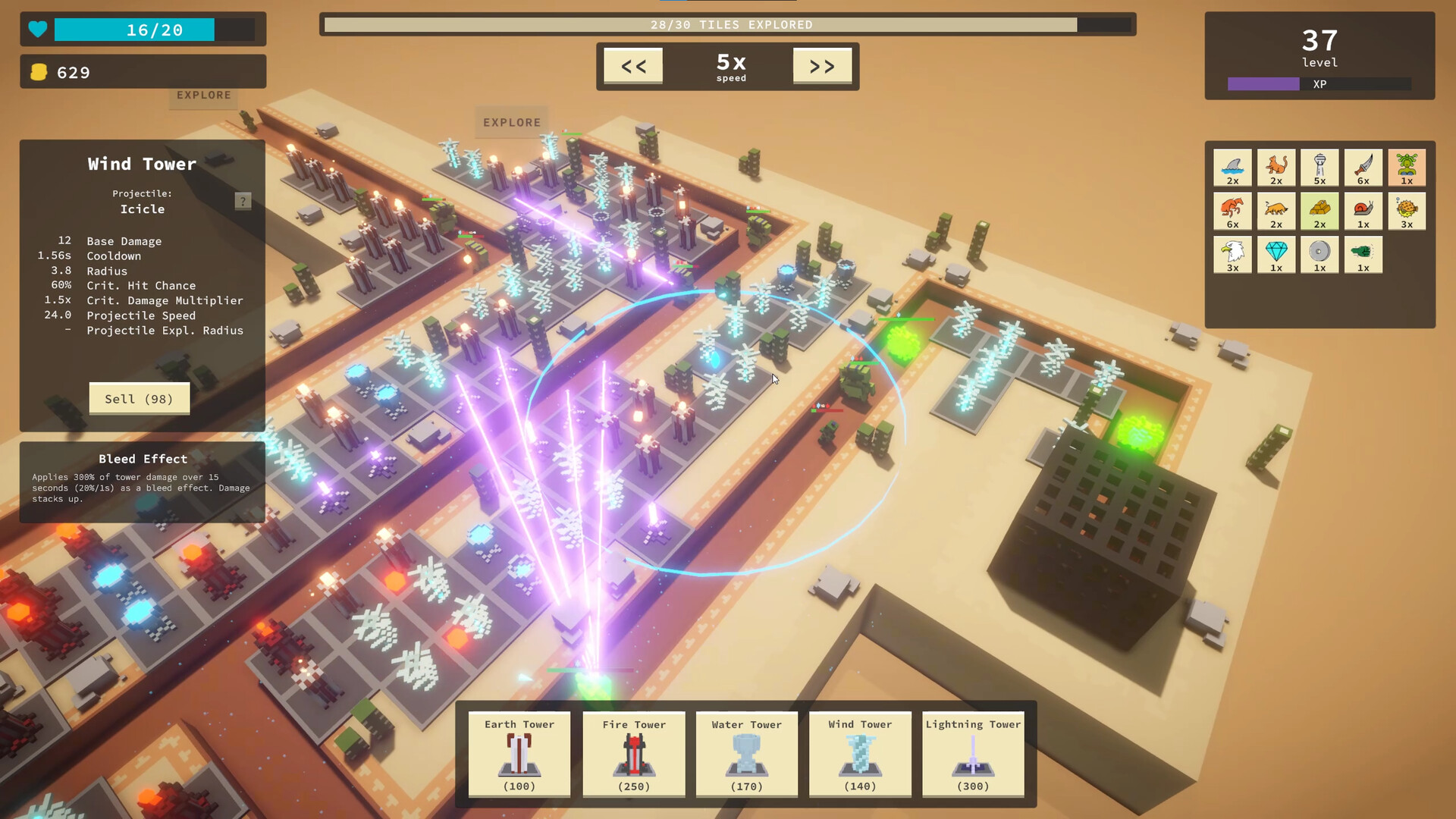Click the diamond perk icon

pyautogui.click(x=1276, y=255)
